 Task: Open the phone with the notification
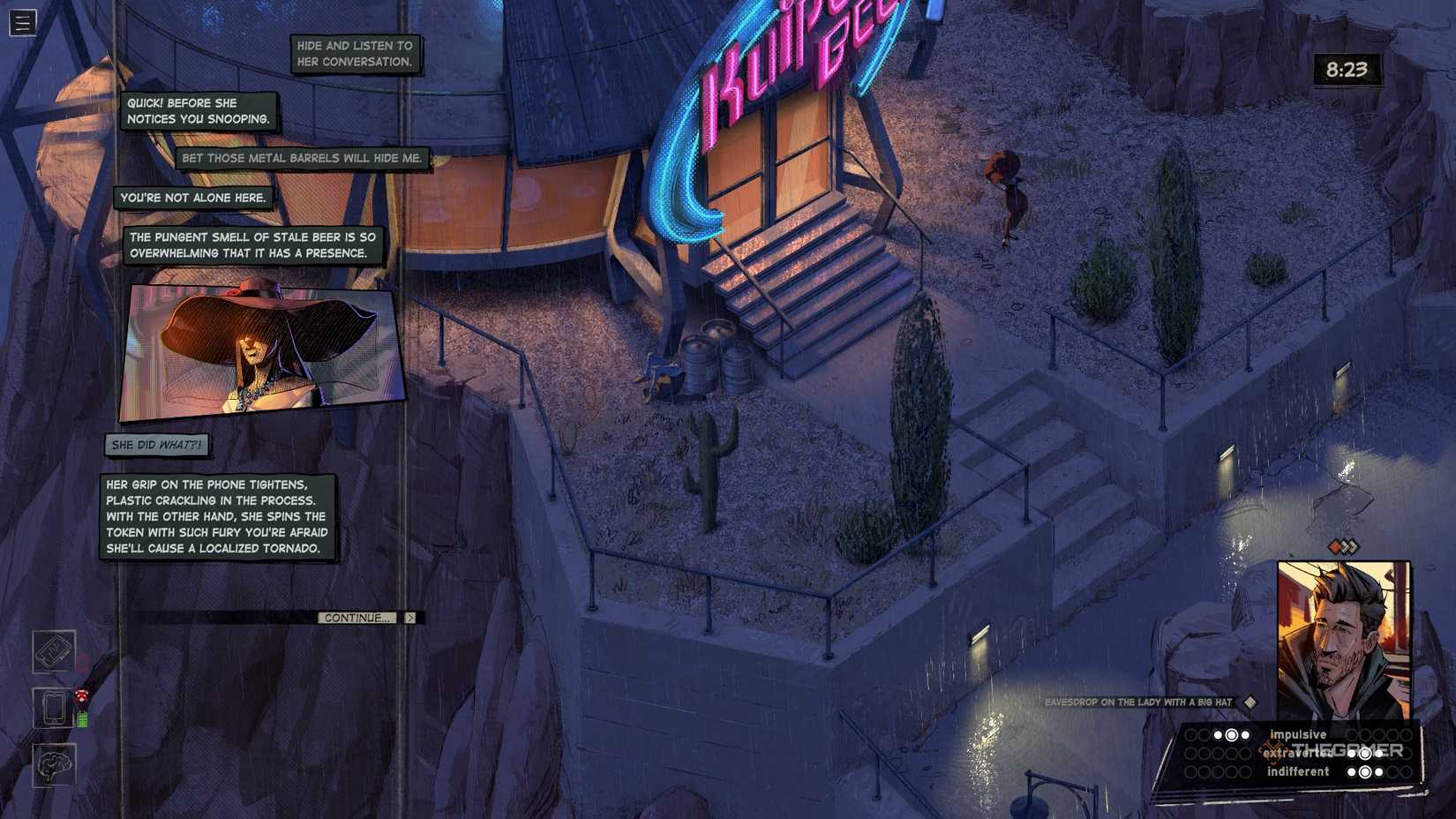[53, 709]
